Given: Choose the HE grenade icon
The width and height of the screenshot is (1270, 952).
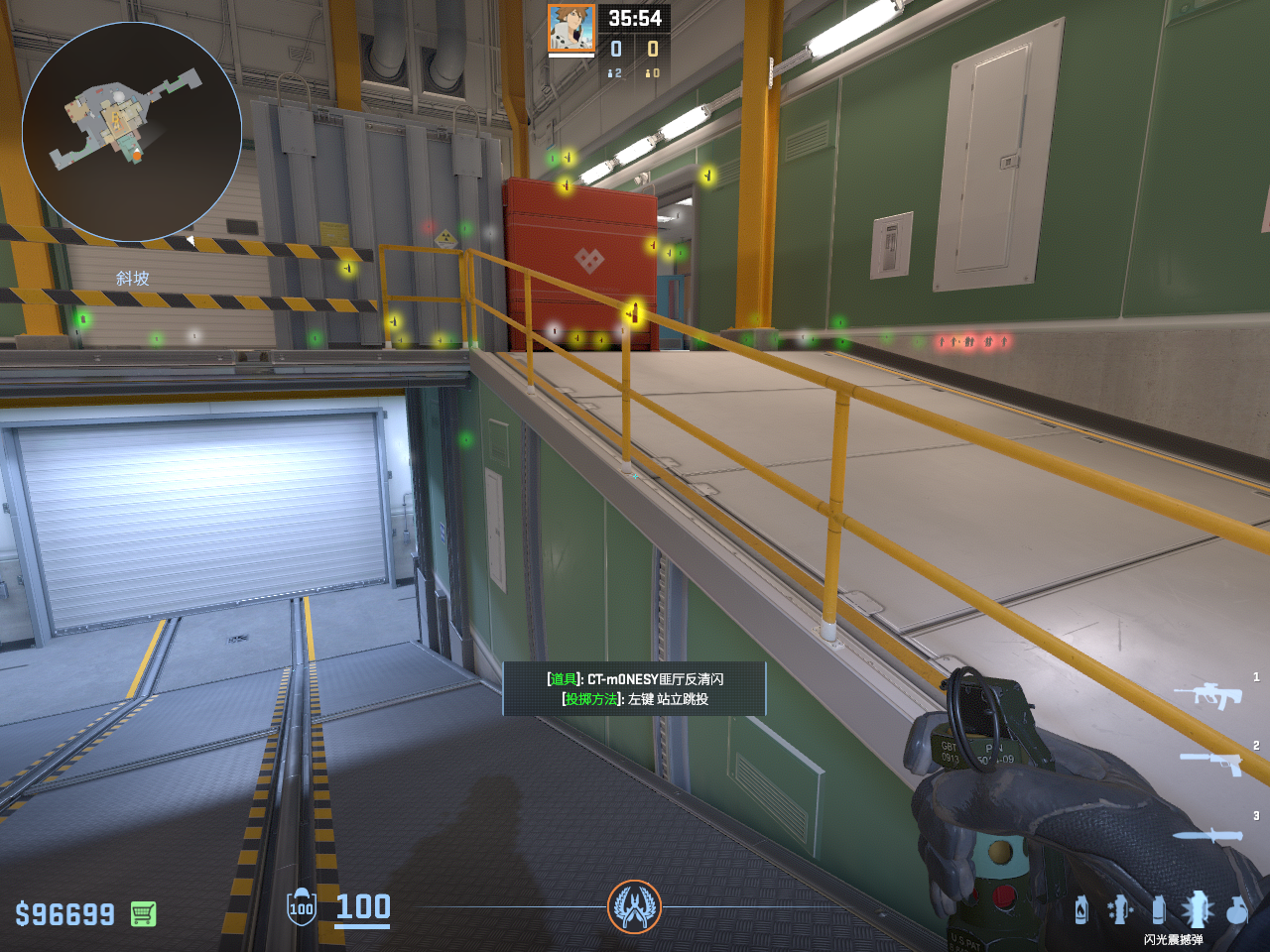Looking at the screenshot, I should point(1236,909).
